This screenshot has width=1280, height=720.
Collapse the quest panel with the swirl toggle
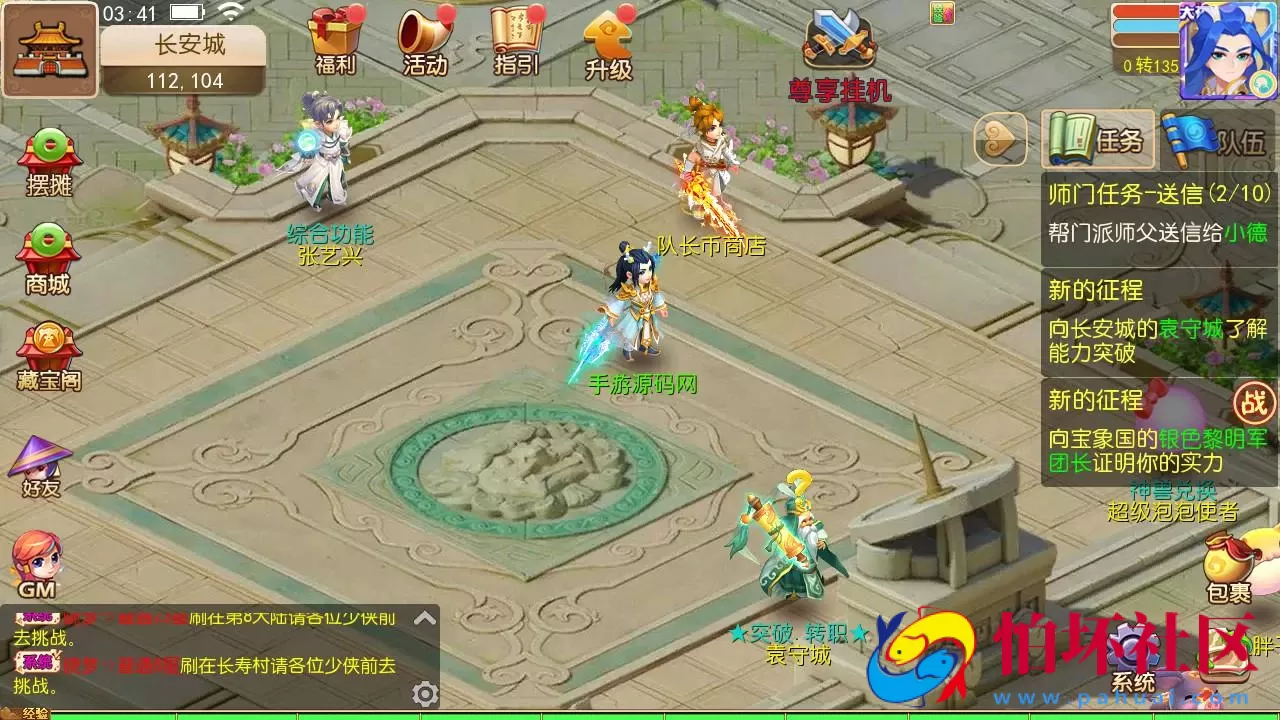[x=1000, y=140]
